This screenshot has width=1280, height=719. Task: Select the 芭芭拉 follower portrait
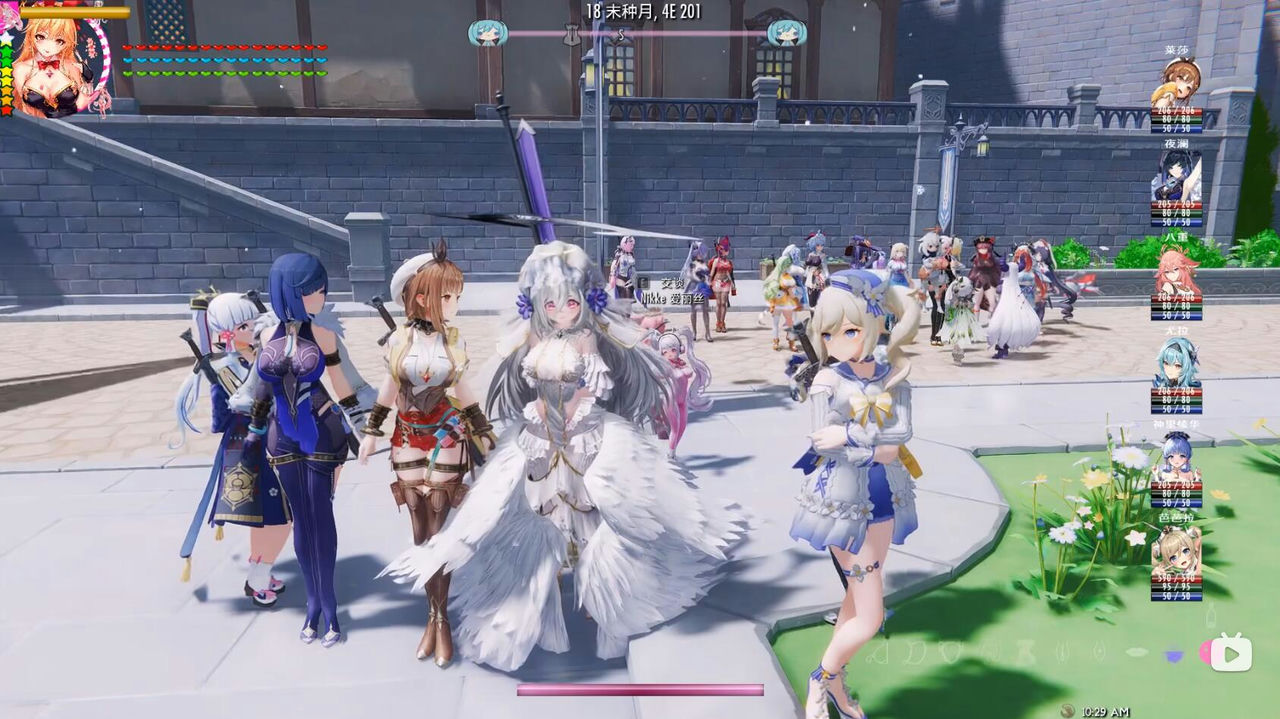tap(1176, 550)
